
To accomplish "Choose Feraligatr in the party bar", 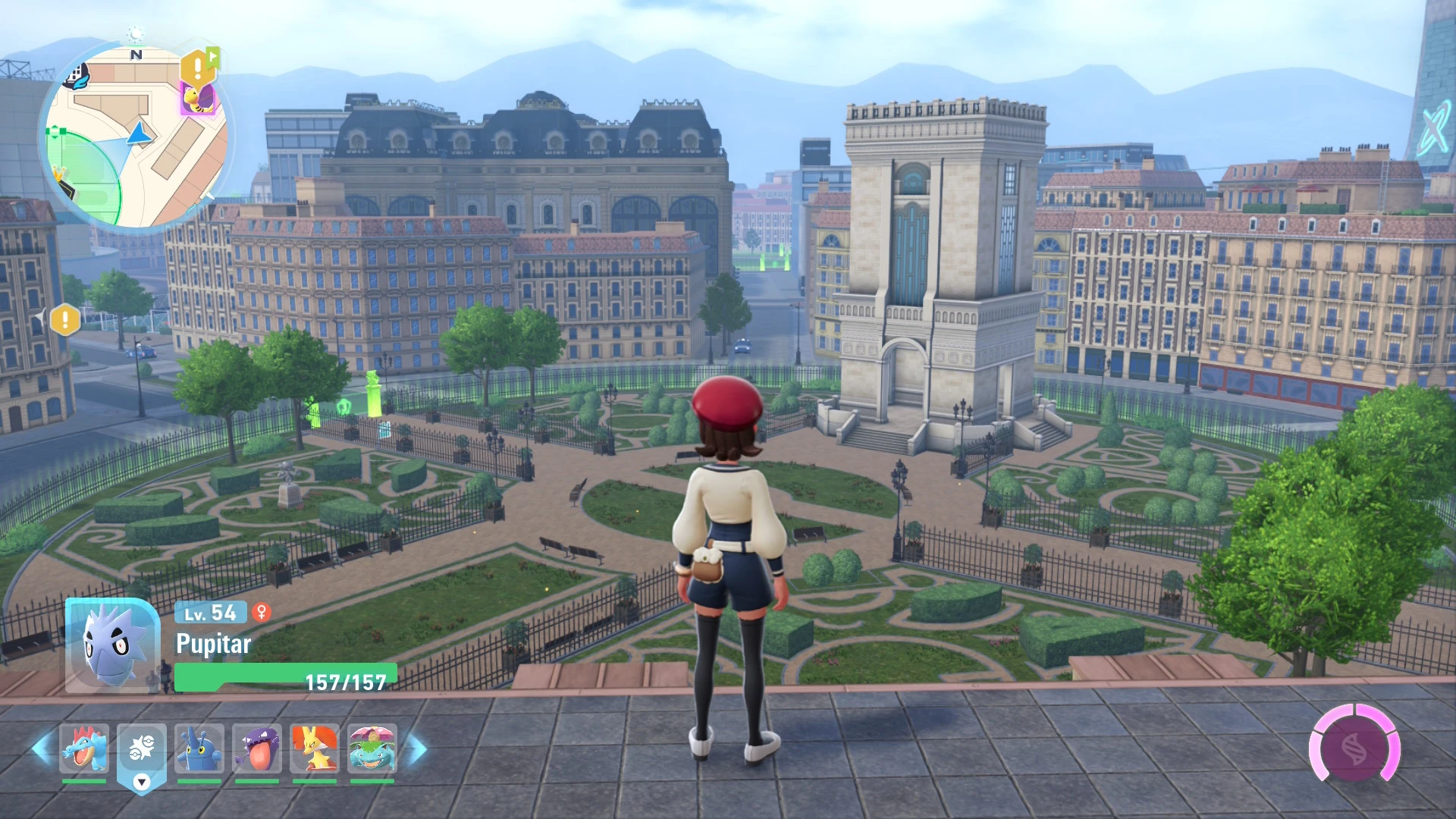I will [x=84, y=748].
